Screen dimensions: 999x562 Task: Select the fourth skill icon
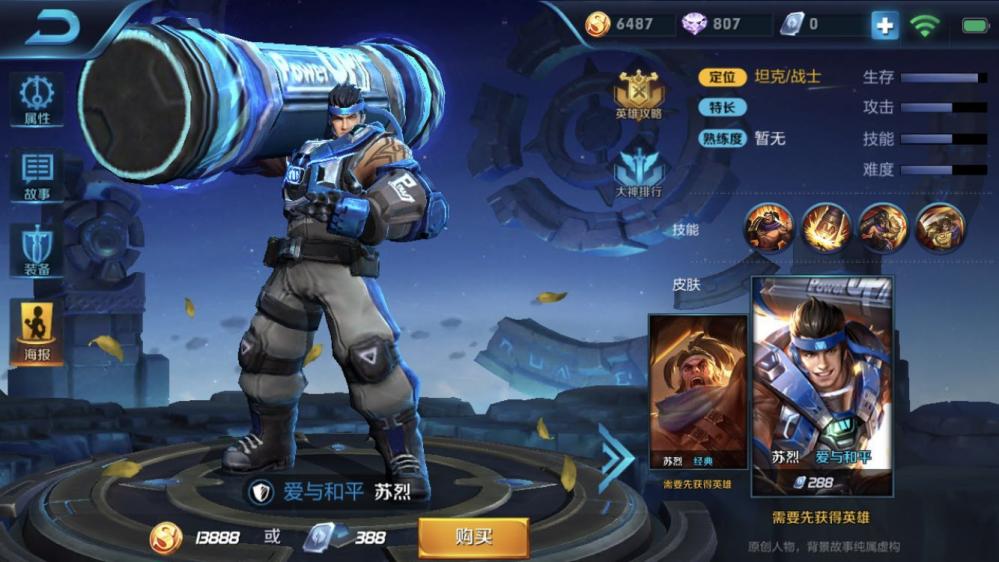coord(940,228)
